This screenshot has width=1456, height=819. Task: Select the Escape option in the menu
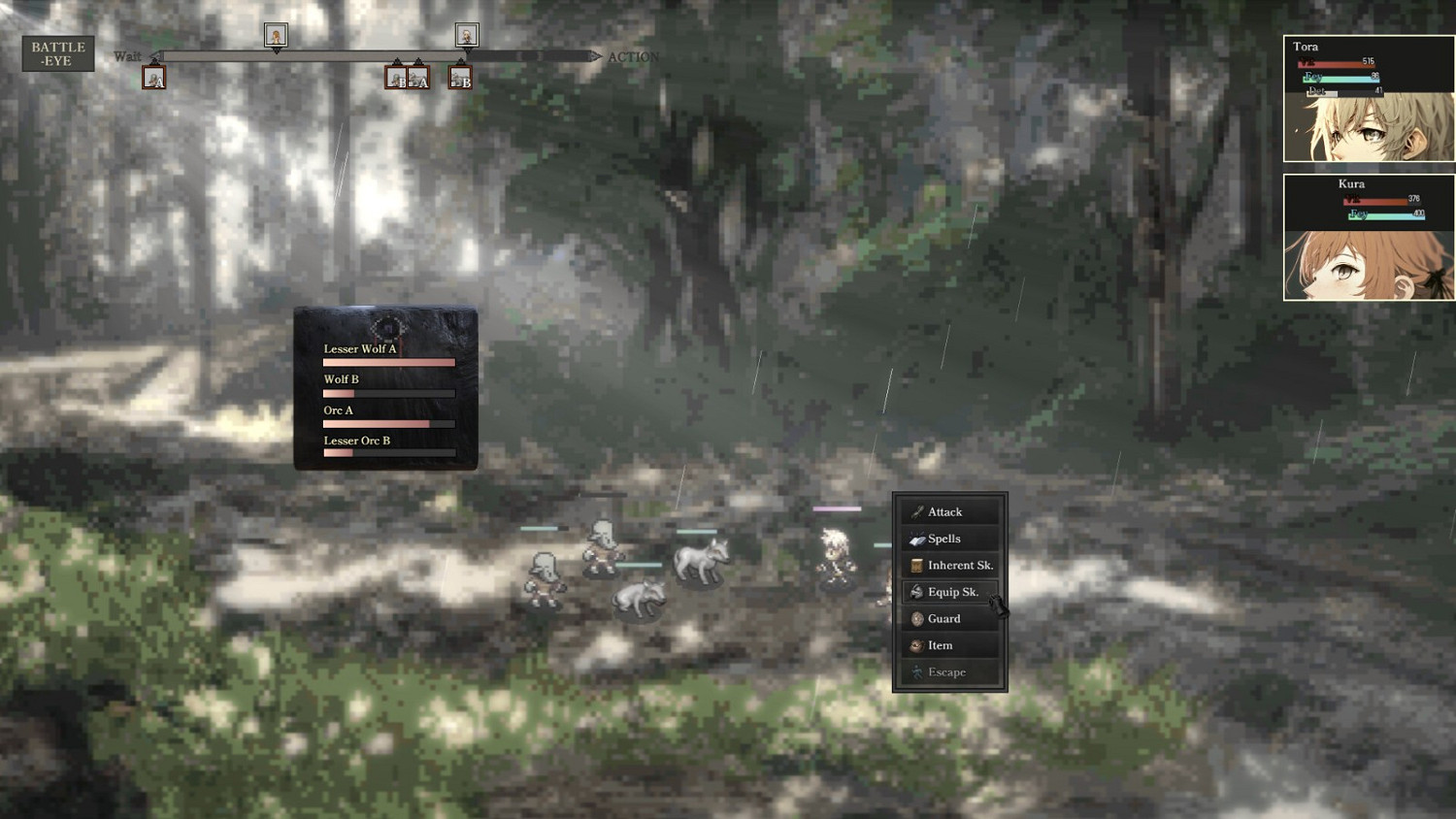click(x=946, y=672)
